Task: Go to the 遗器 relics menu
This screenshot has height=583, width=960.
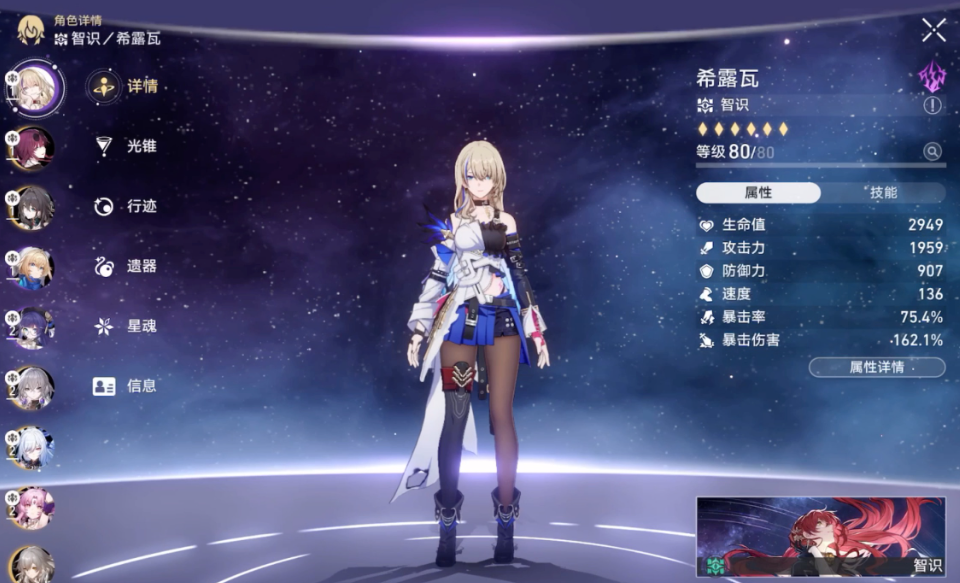Action: pyautogui.click(x=125, y=266)
